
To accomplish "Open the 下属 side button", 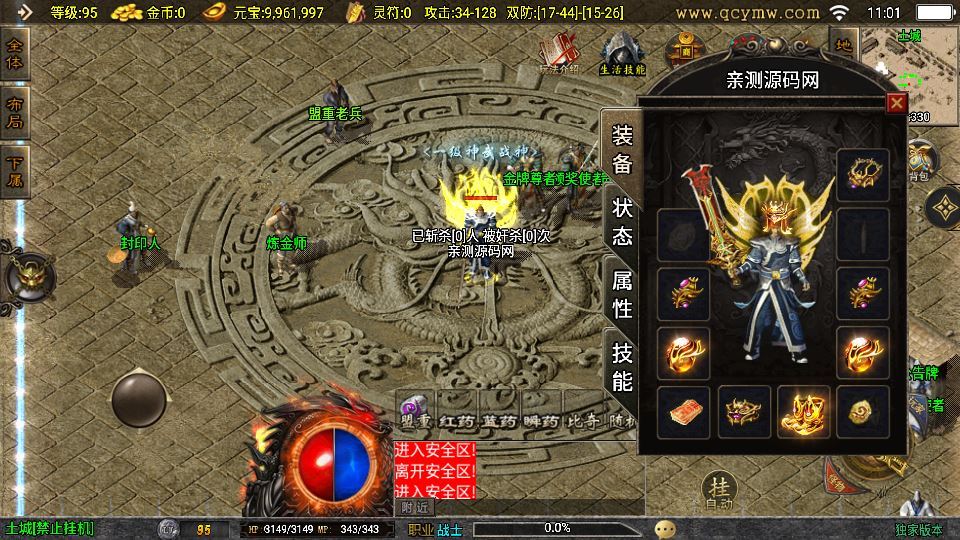I will click(x=15, y=170).
